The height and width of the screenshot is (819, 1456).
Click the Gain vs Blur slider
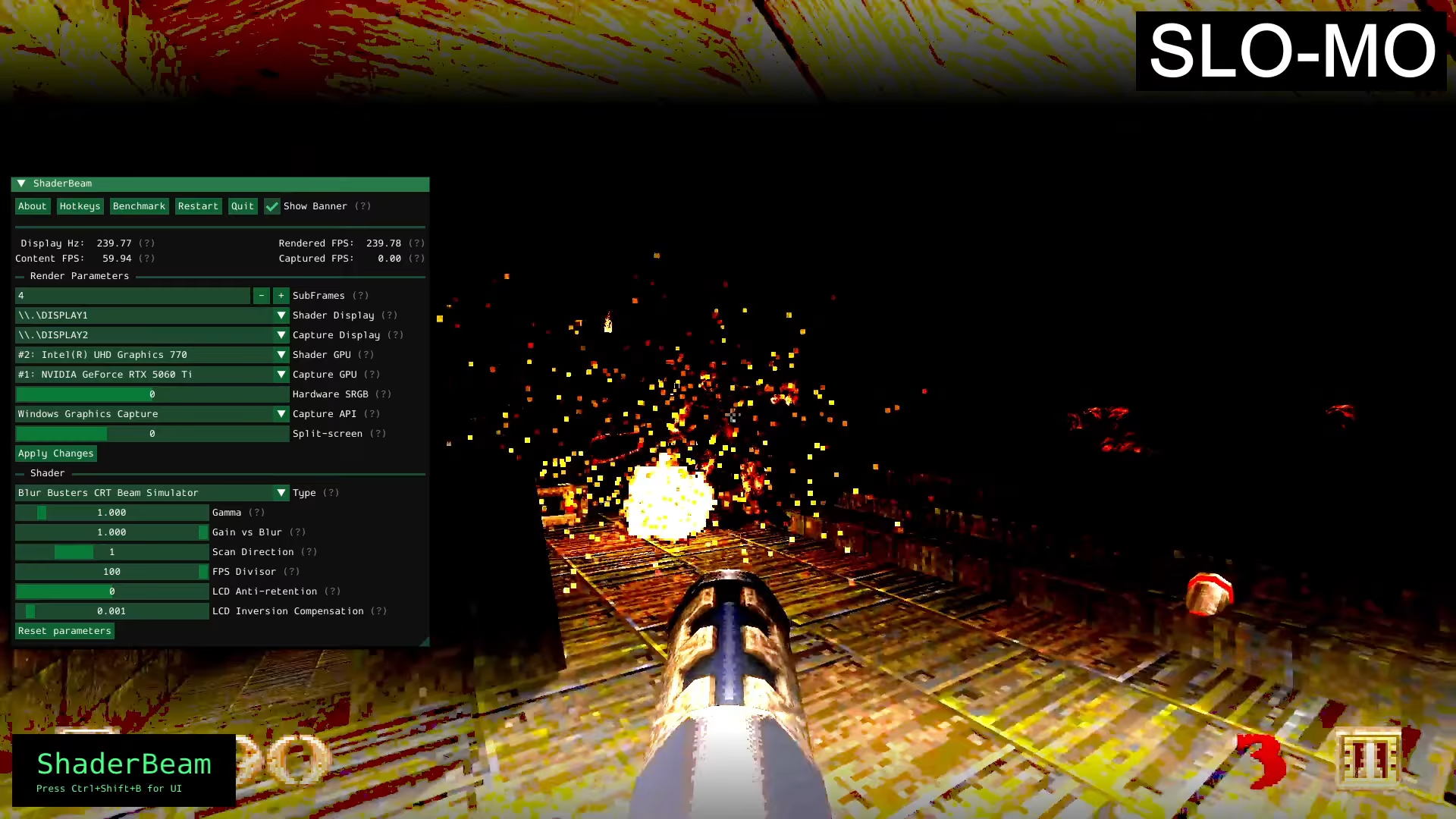point(111,532)
